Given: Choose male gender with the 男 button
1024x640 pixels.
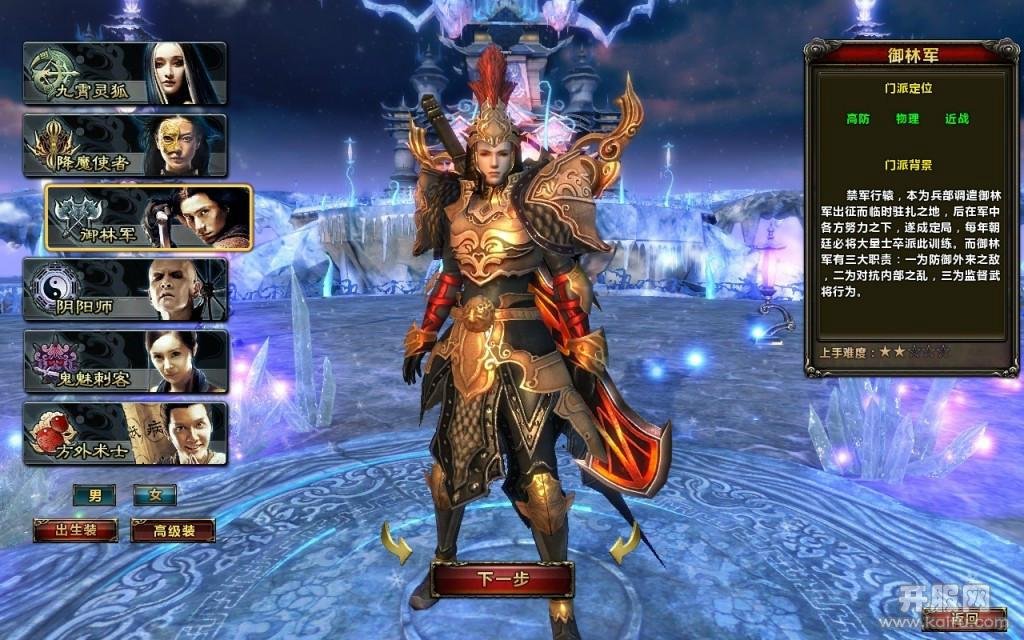Looking at the screenshot, I should pos(94,495).
